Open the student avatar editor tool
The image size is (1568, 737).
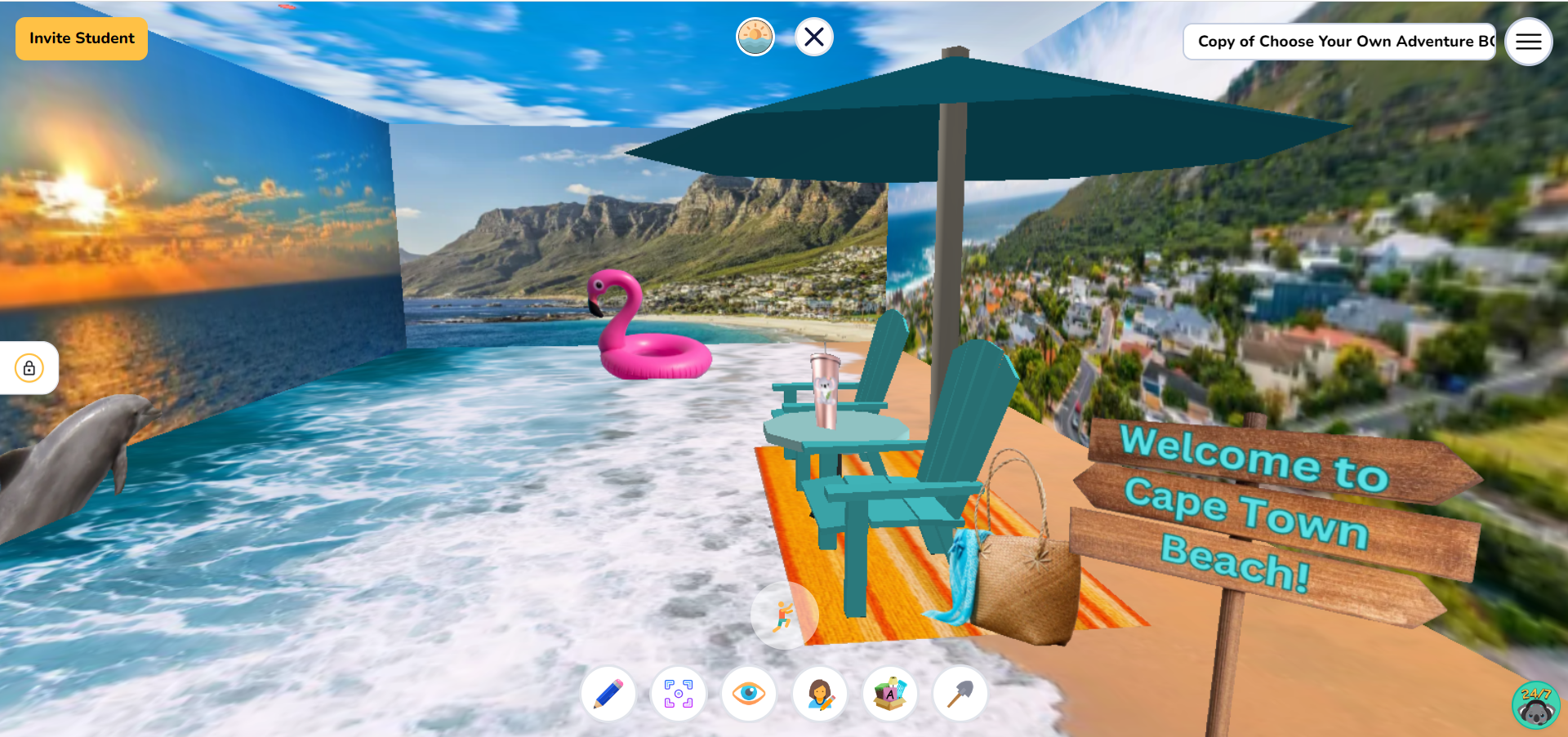coord(820,693)
